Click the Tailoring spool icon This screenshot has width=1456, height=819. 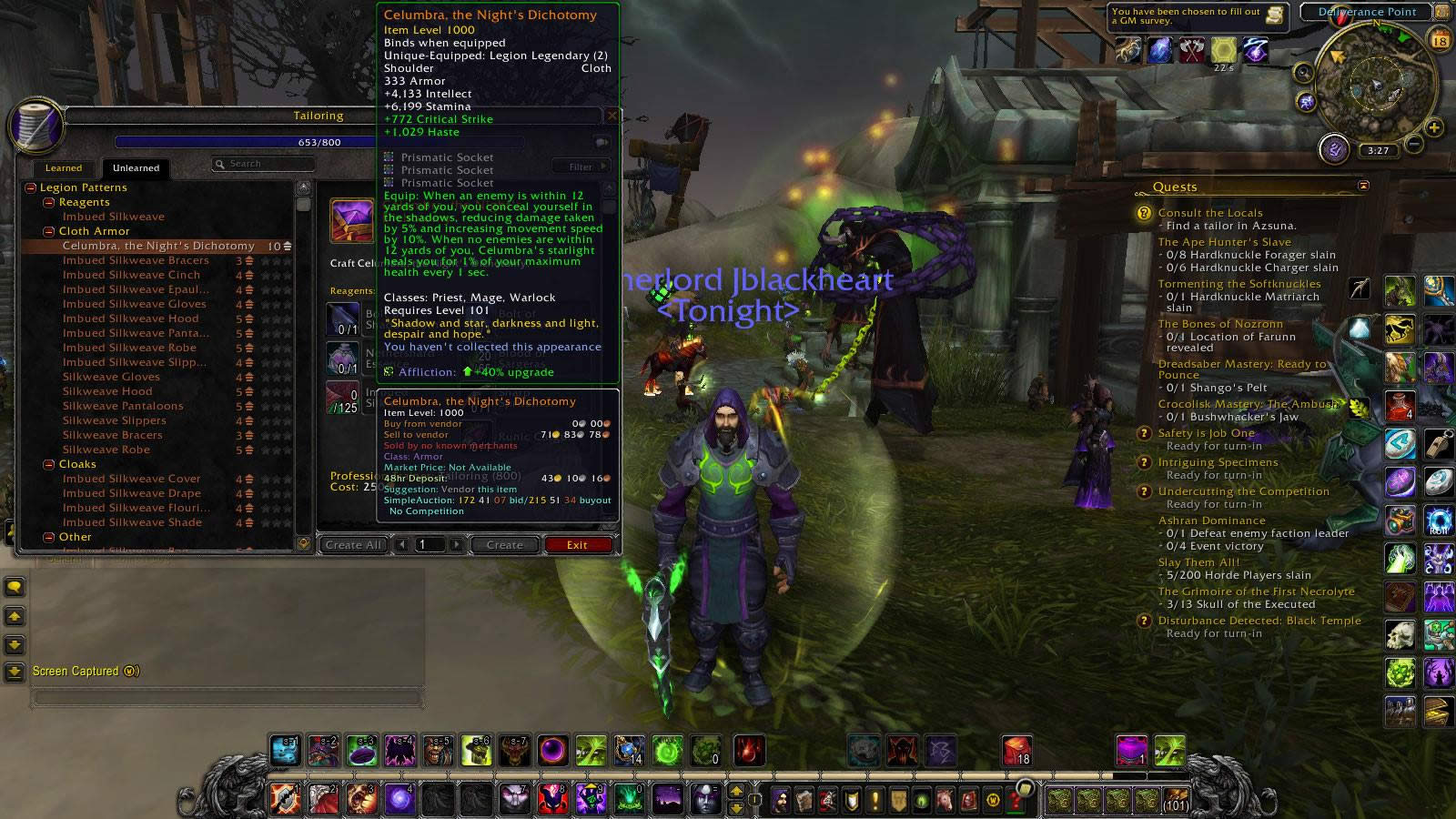tap(37, 127)
